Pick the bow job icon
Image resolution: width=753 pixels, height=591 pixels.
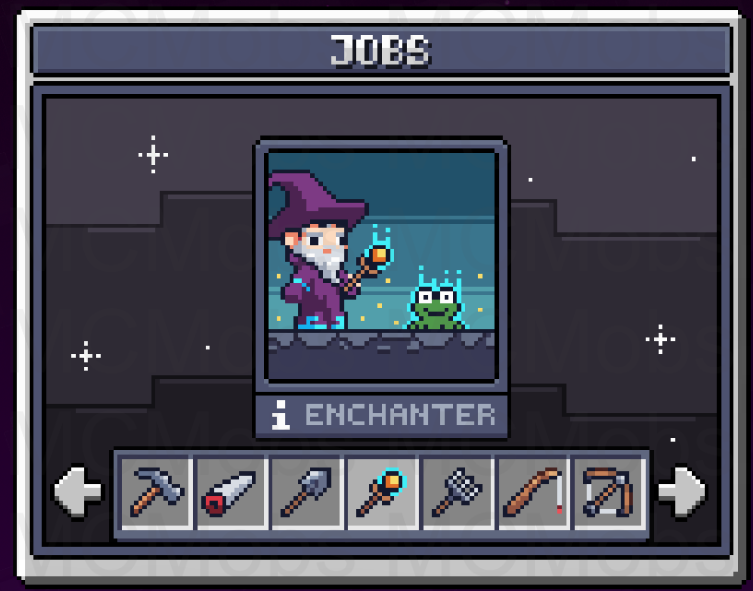click(609, 491)
